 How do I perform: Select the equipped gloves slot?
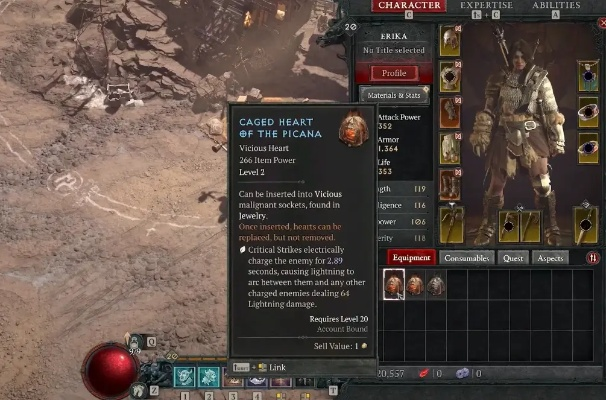pos(450,112)
